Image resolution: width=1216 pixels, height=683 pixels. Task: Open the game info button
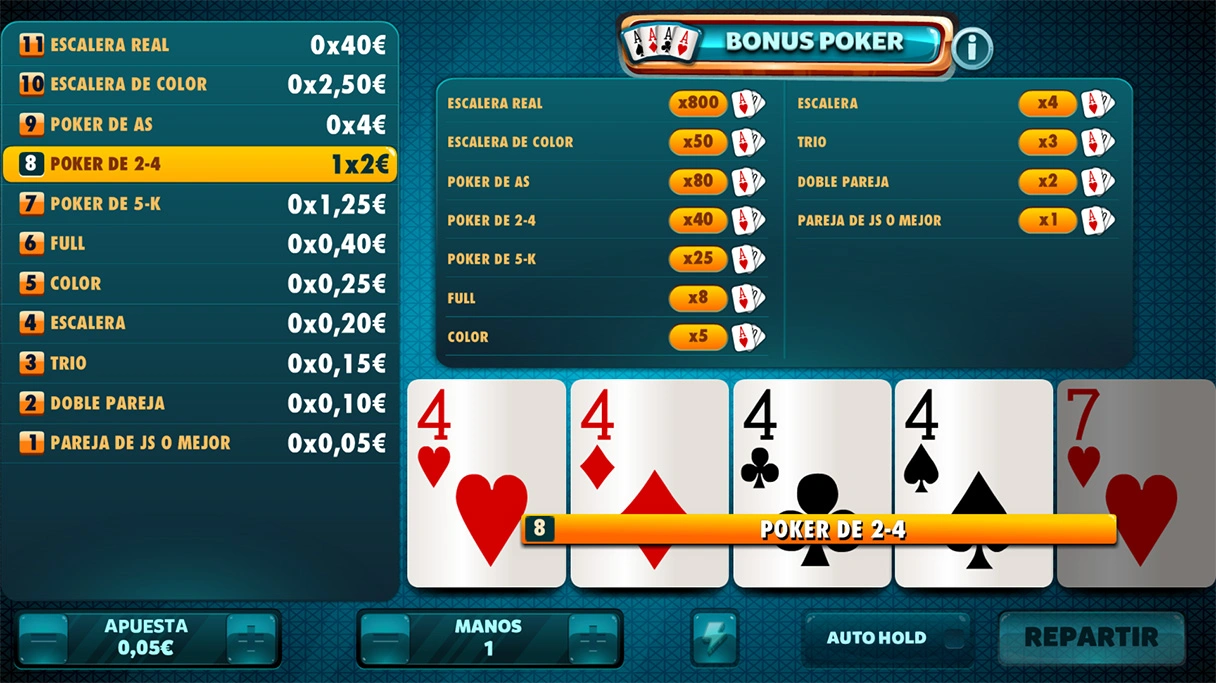[972, 47]
